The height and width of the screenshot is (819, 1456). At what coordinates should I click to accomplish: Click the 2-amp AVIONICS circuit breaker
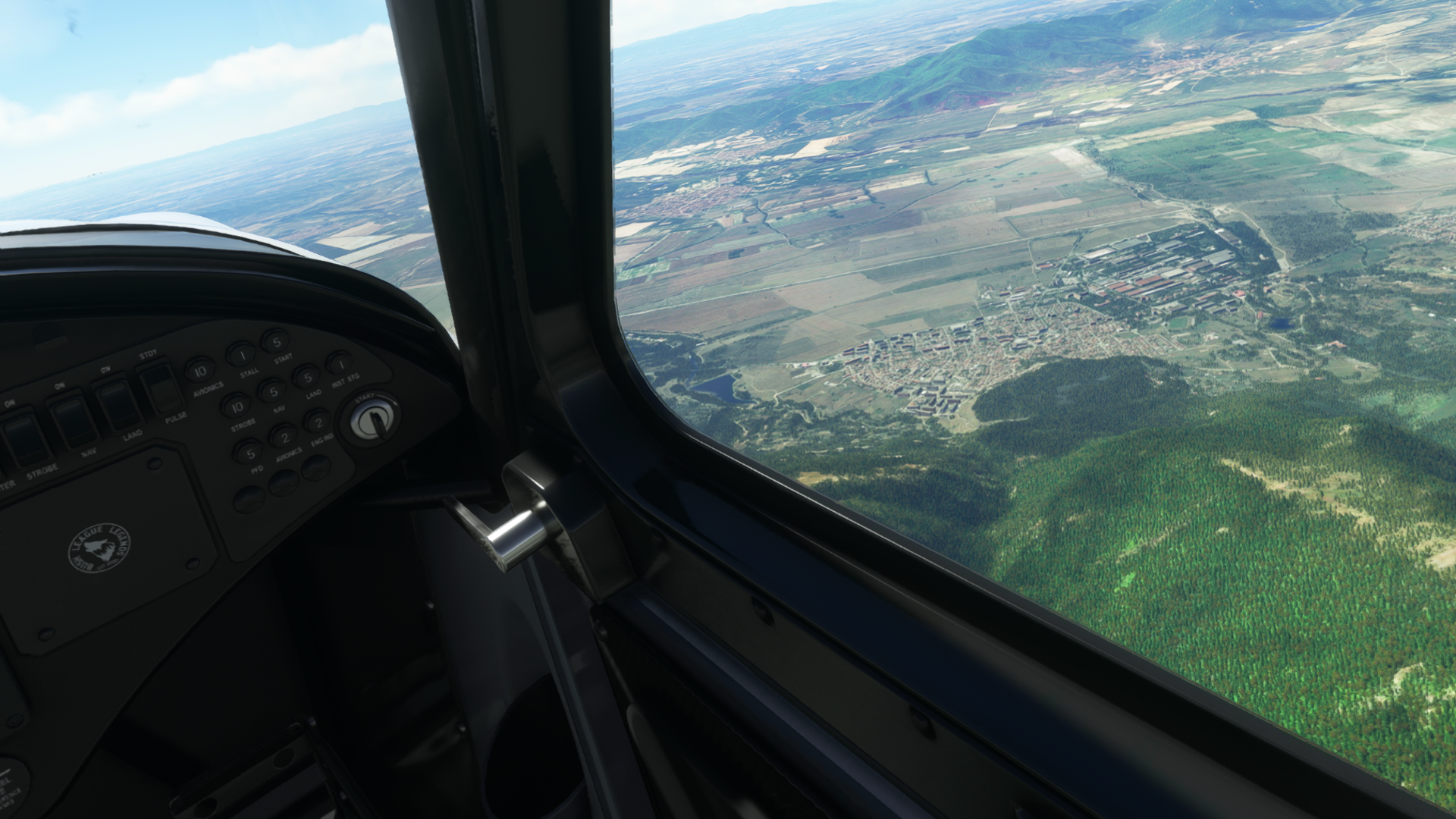tap(283, 436)
